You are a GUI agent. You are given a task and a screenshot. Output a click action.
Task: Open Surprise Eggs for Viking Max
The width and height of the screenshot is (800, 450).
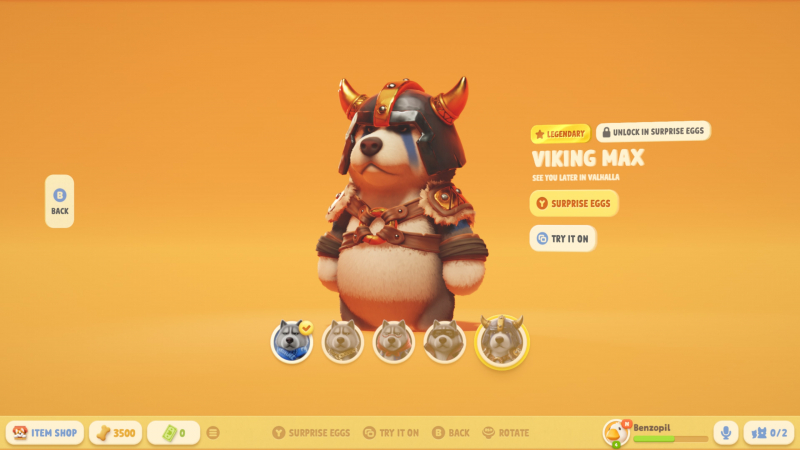[x=574, y=204]
